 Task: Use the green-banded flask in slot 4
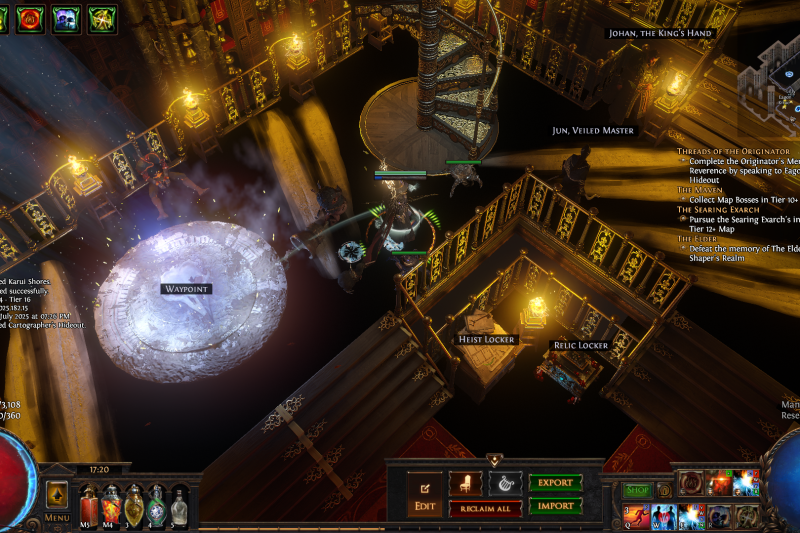coord(156,504)
